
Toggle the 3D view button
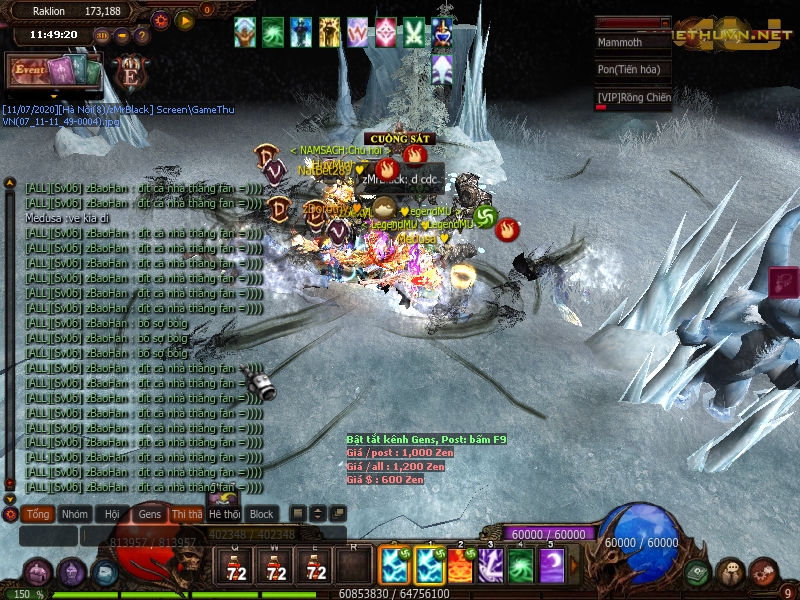coord(102,36)
